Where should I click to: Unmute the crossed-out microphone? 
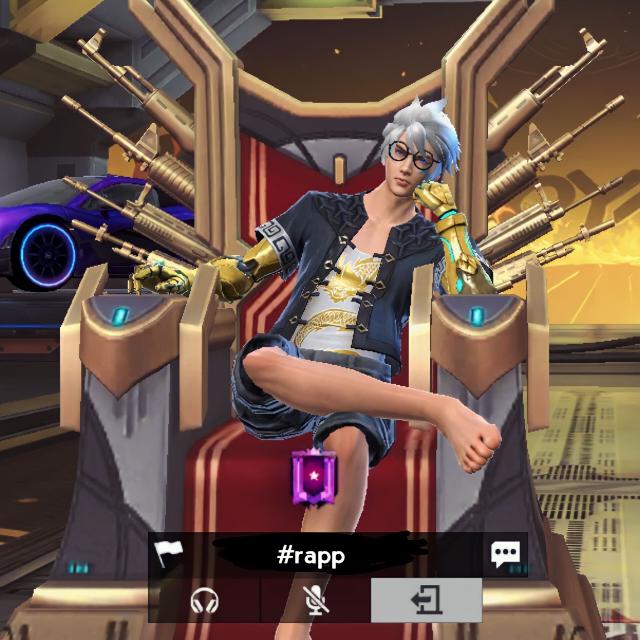pos(316,601)
